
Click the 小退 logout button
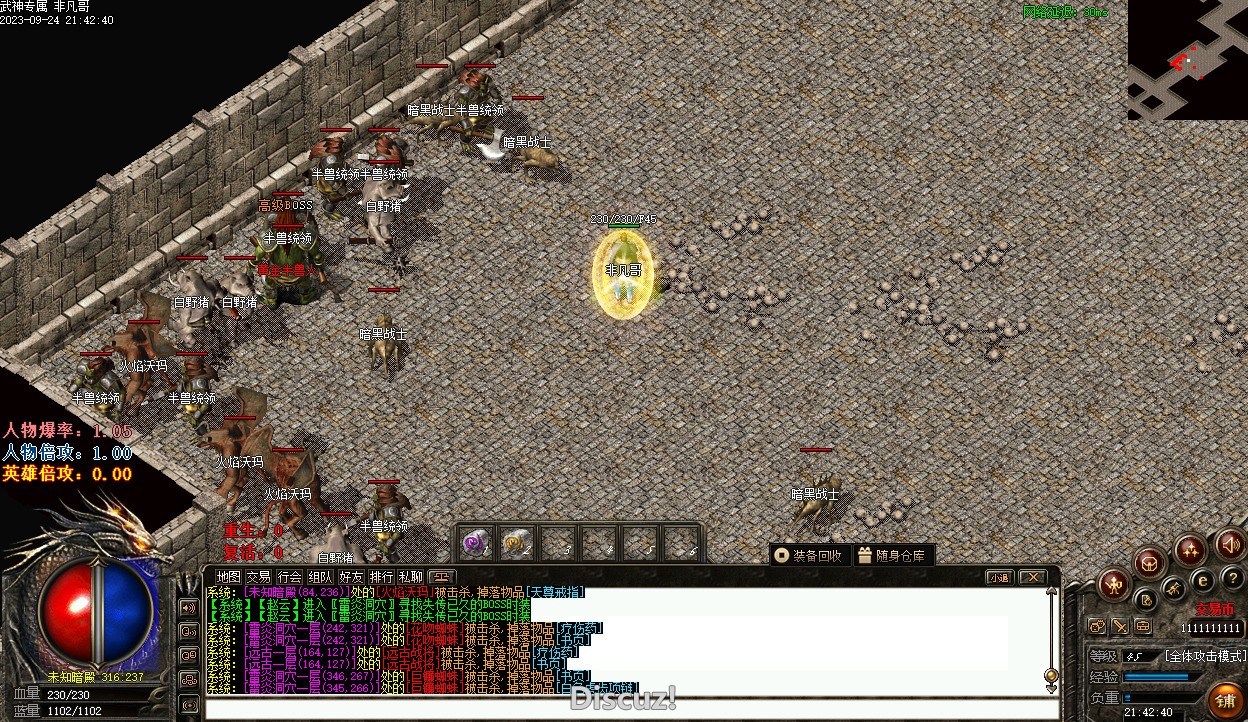point(999,577)
